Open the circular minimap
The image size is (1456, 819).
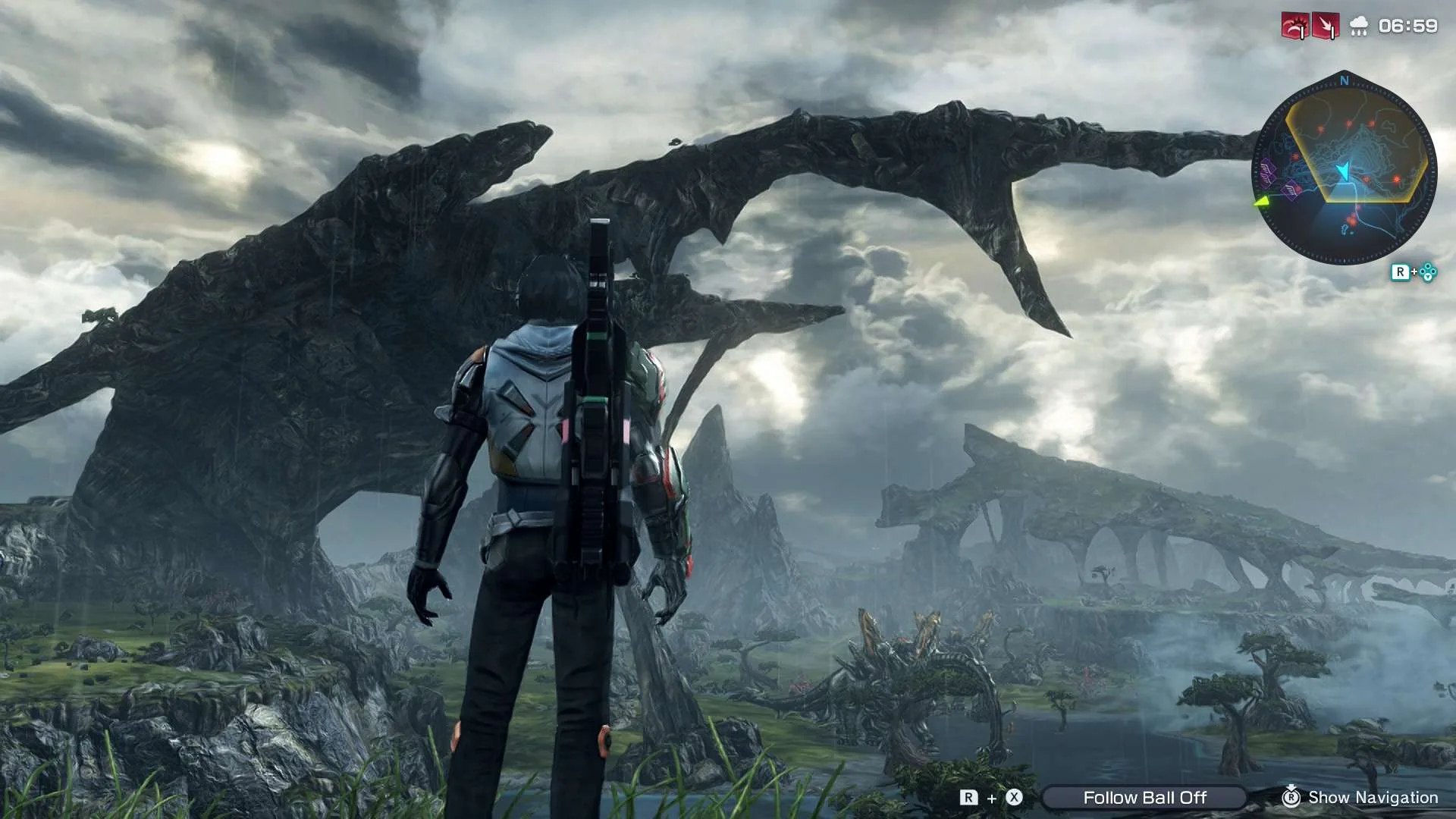pos(1344,171)
